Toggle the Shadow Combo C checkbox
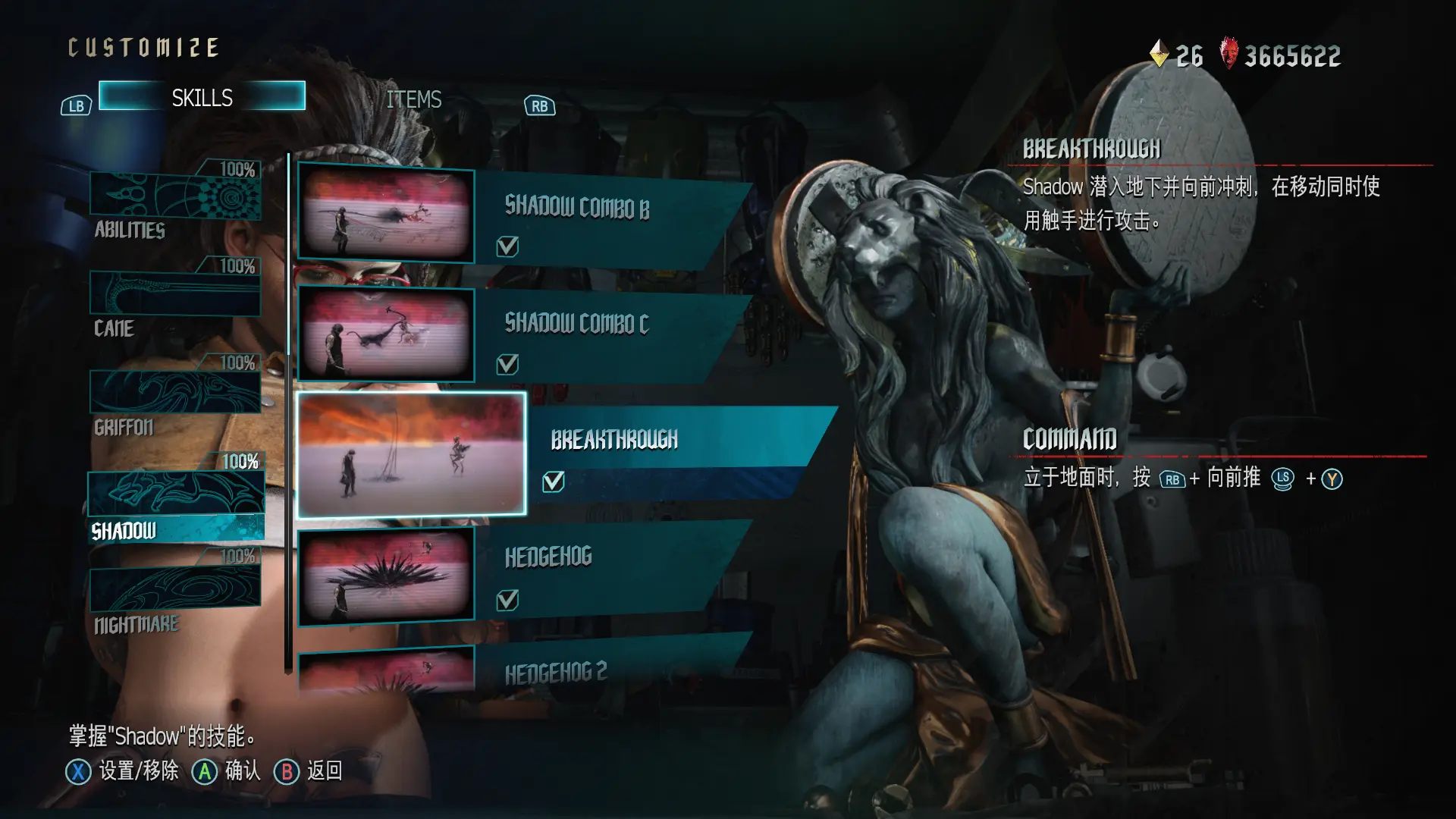Image resolution: width=1456 pixels, height=819 pixels. pyautogui.click(x=507, y=365)
